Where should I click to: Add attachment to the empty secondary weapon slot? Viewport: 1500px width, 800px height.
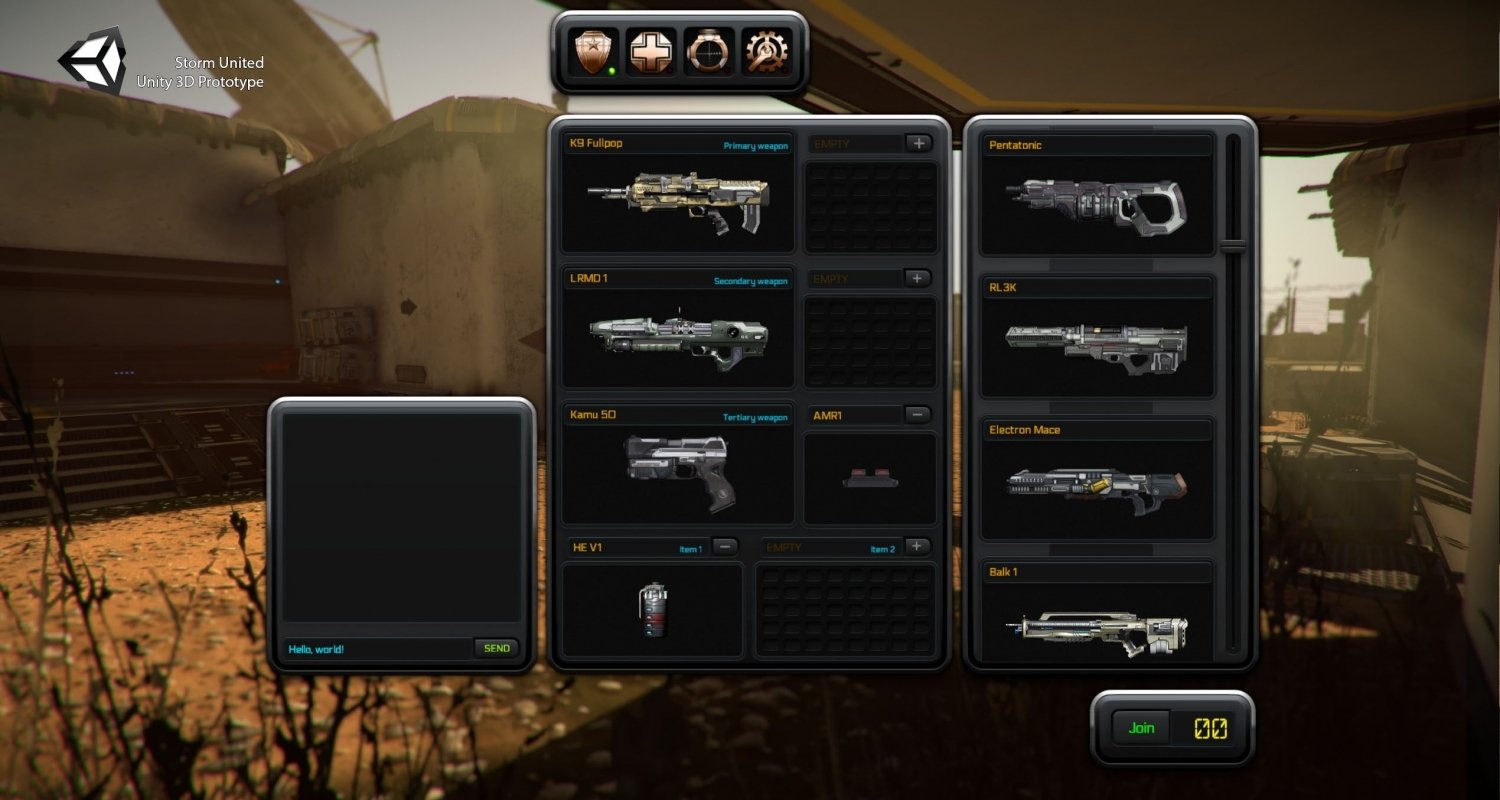919,279
